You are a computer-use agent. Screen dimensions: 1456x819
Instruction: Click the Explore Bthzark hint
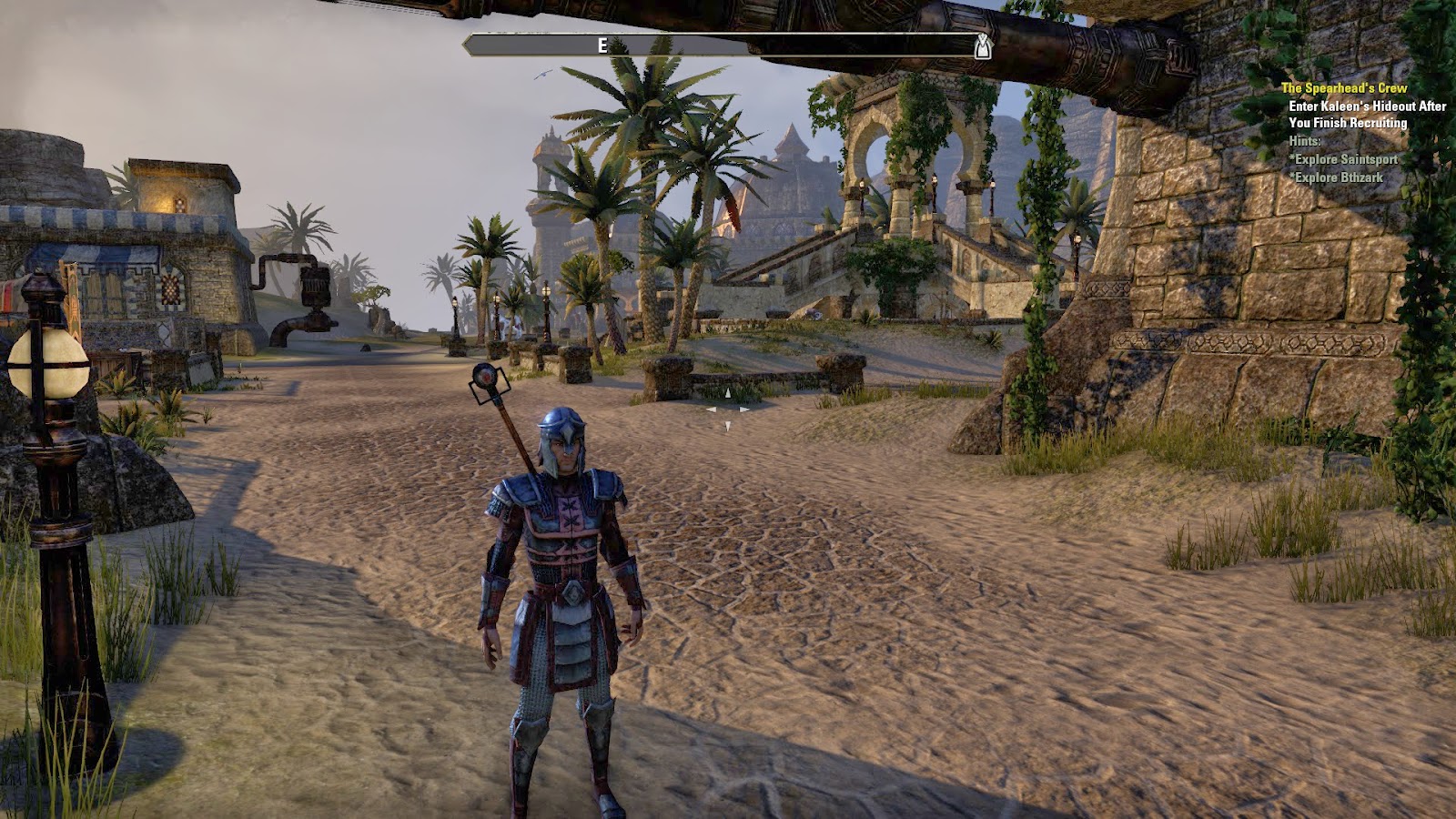[x=1338, y=177]
